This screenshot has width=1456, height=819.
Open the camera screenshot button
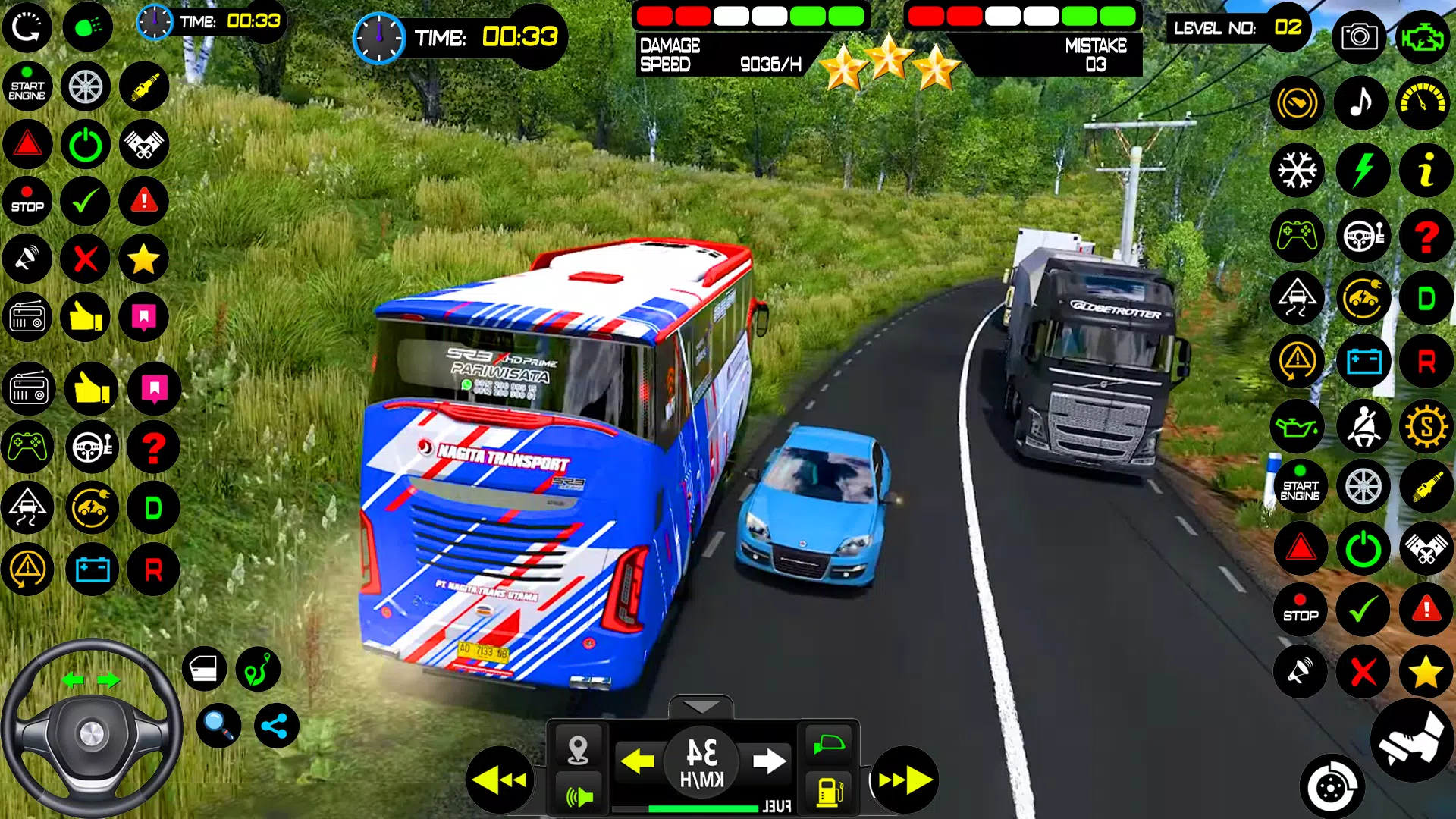tap(1359, 36)
